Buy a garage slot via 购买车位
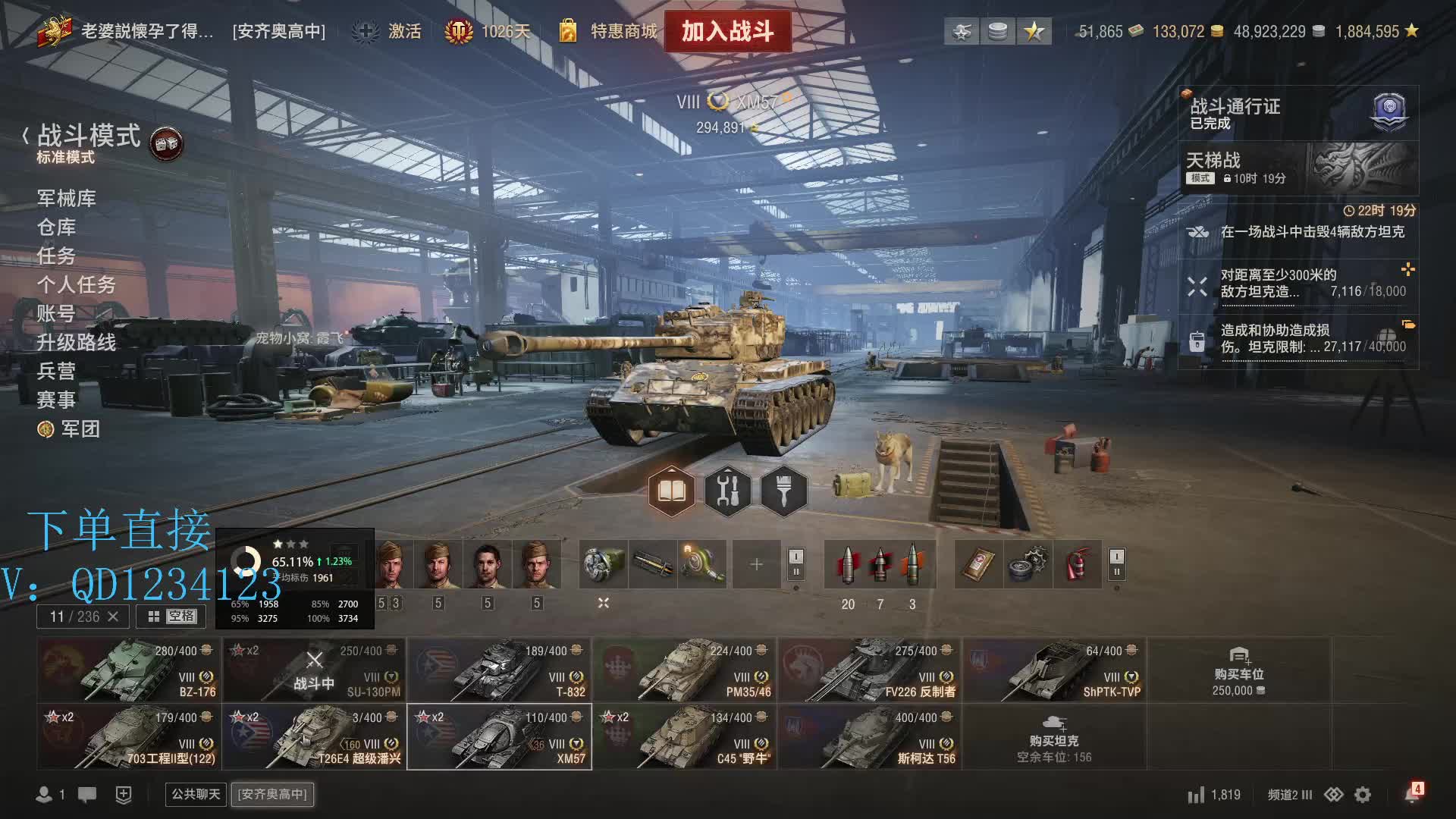Viewport: 1456px width, 819px height. (1238, 672)
